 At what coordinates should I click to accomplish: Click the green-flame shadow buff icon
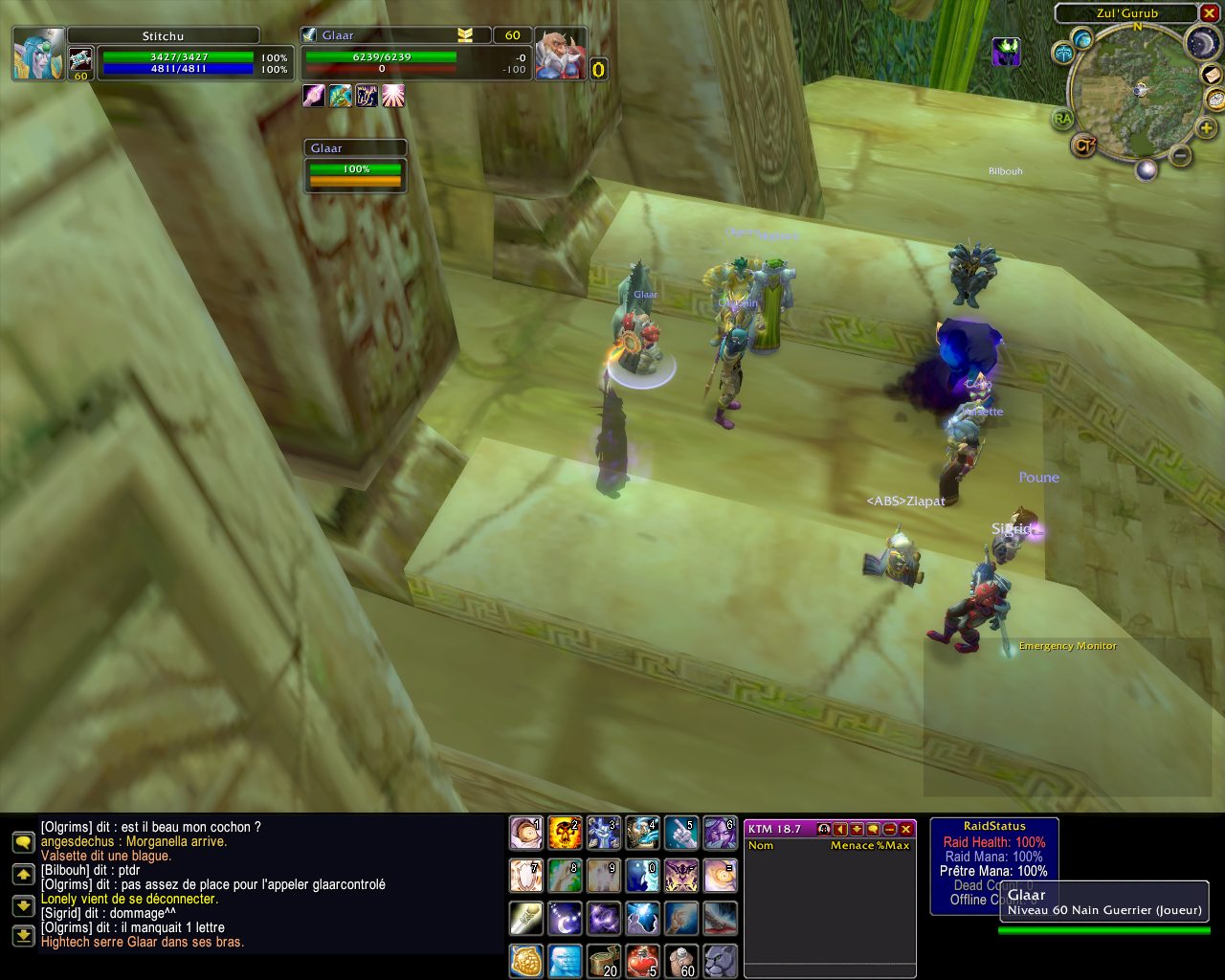tap(1005, 51)
